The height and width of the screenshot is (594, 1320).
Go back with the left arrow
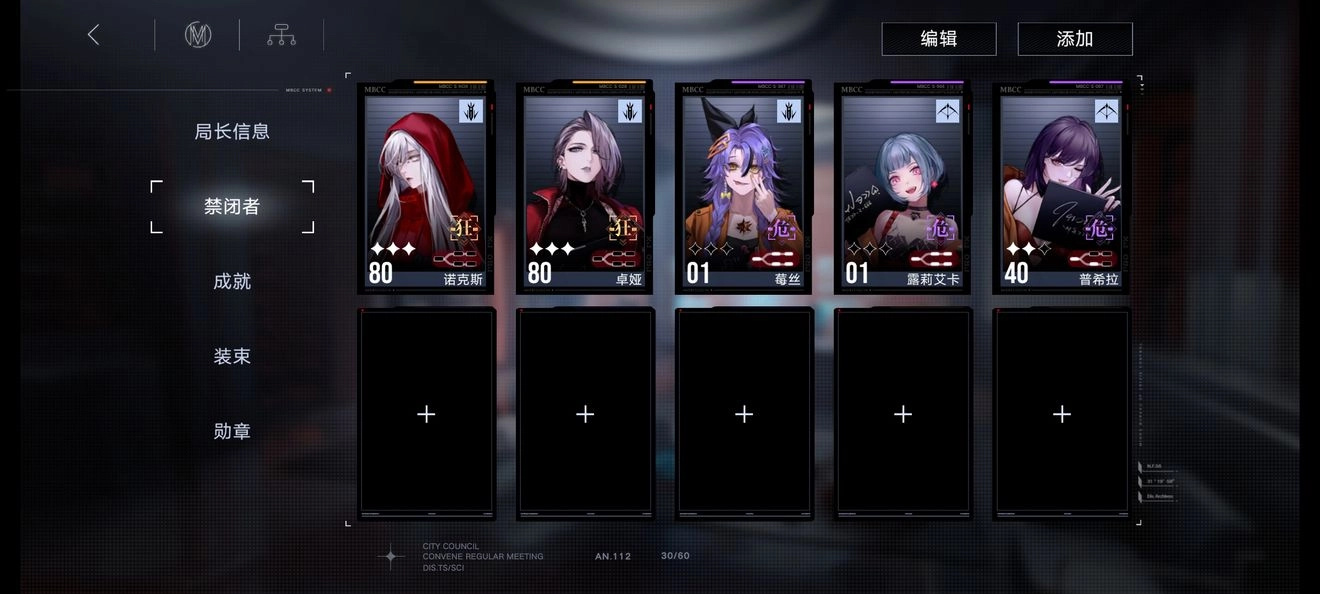tap(94, 35)
